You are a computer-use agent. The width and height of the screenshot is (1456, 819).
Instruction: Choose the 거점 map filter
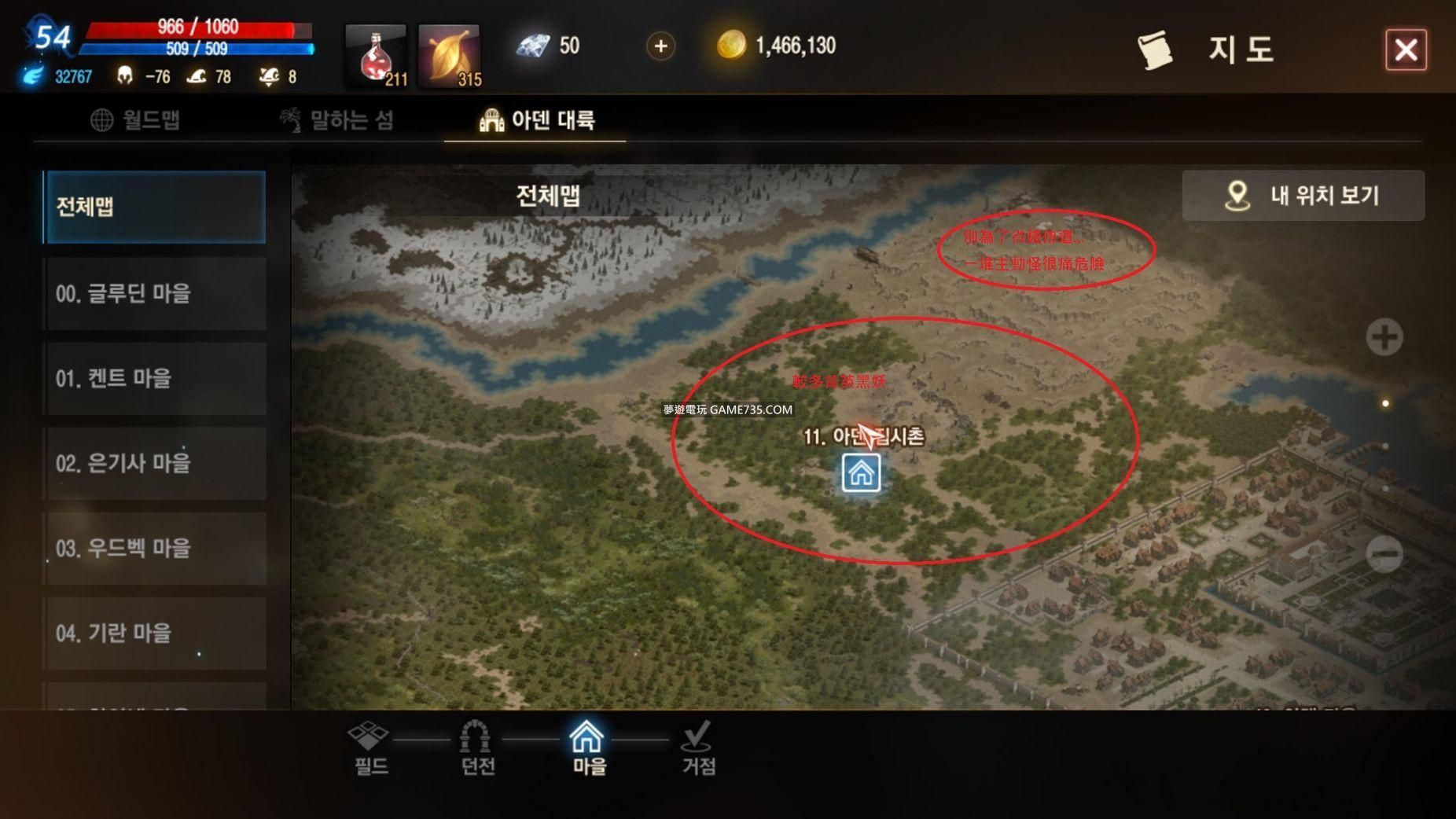pos(698,747)
